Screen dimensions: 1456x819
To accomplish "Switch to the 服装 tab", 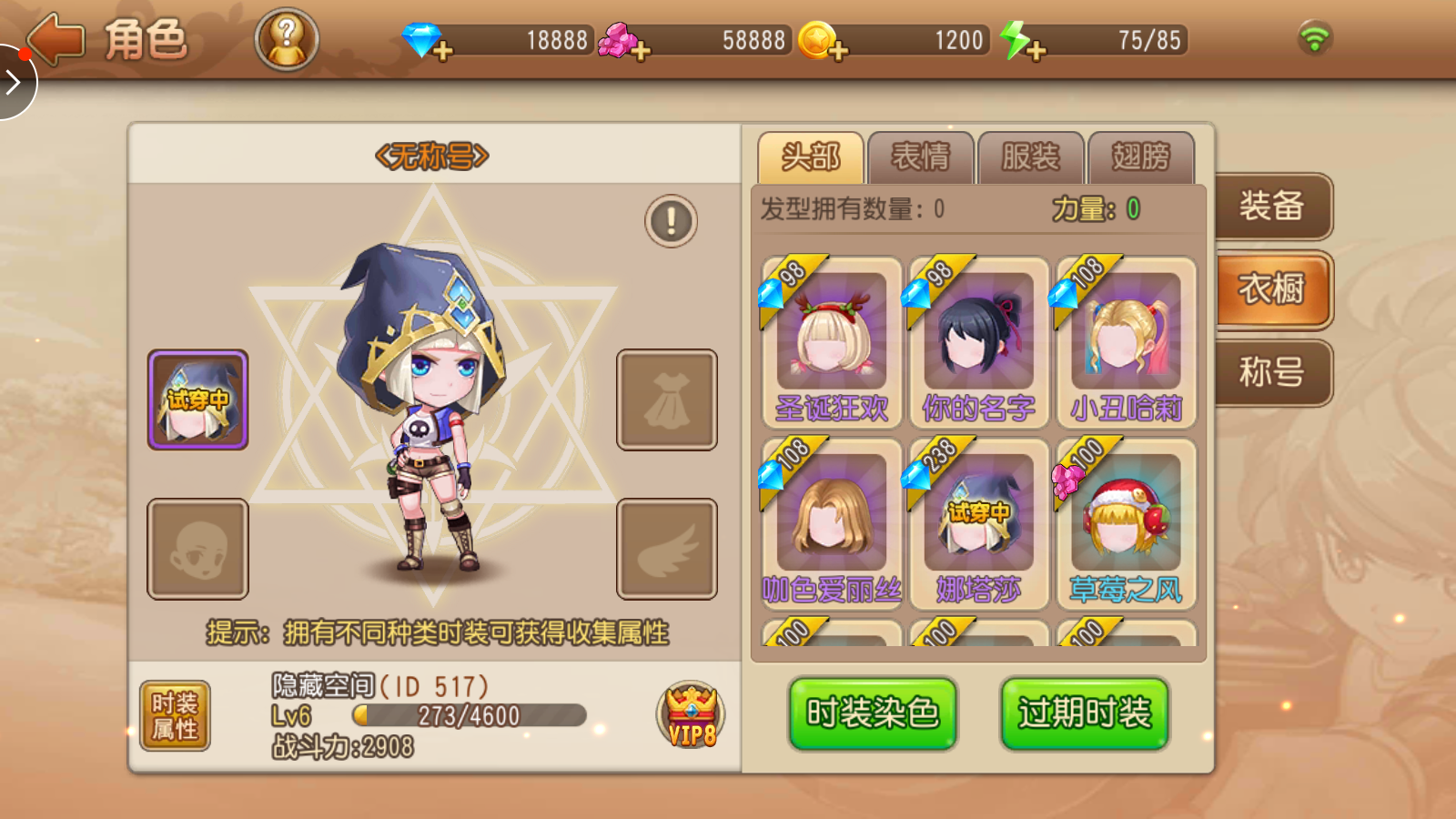I will click(1030, 157).
